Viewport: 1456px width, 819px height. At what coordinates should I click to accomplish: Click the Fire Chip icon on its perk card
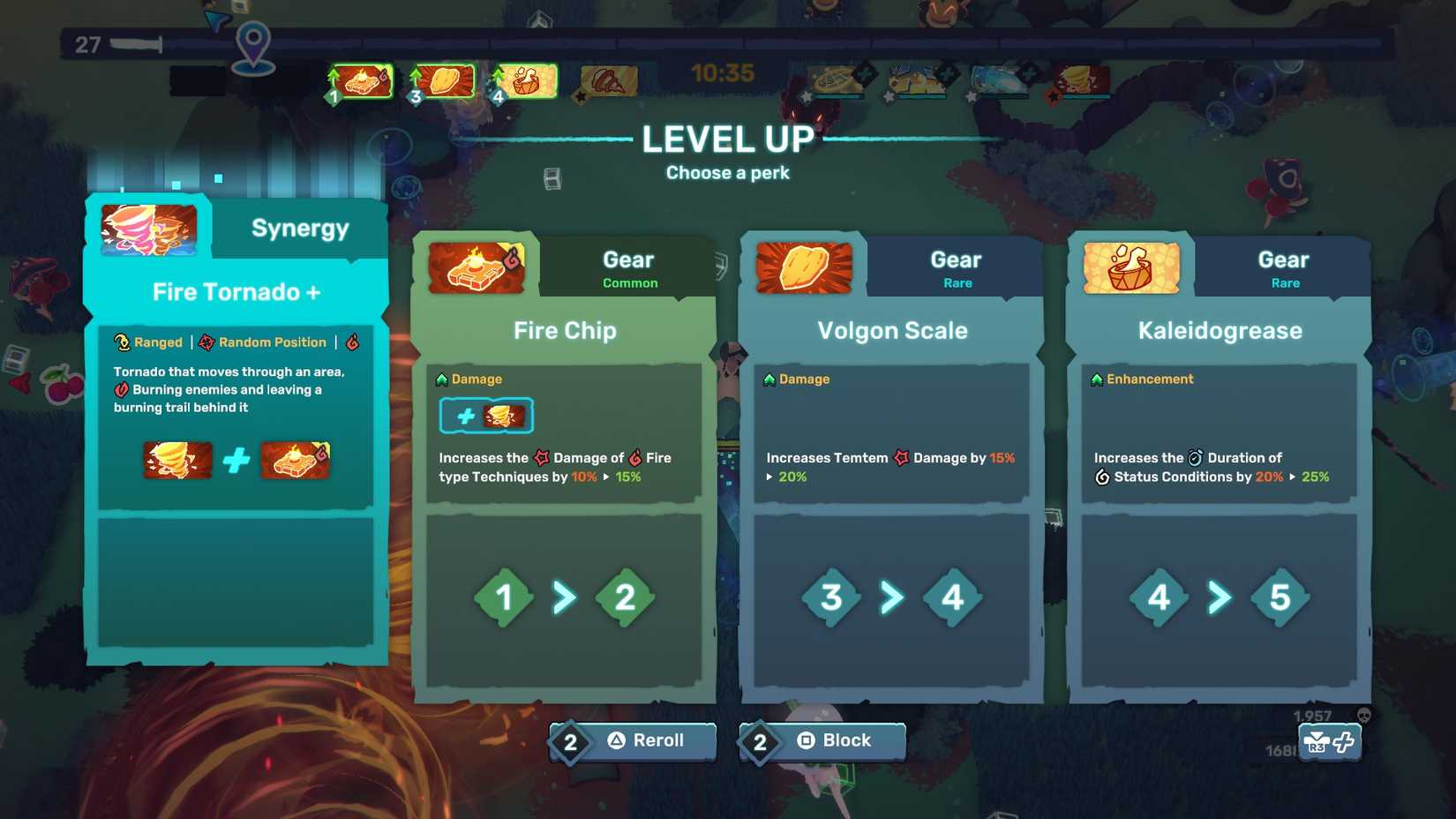tap(475, 267)
